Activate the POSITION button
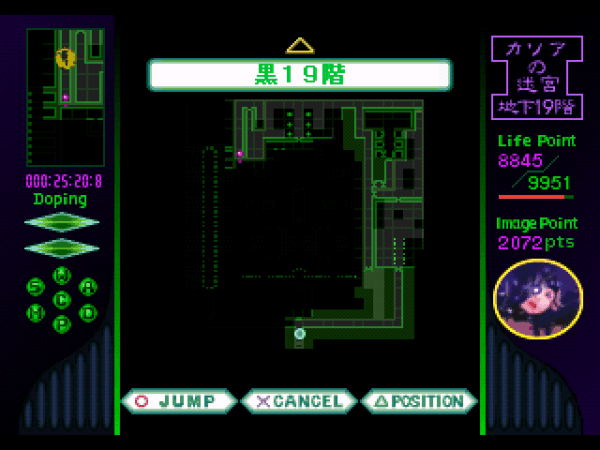 coord(418,402)
